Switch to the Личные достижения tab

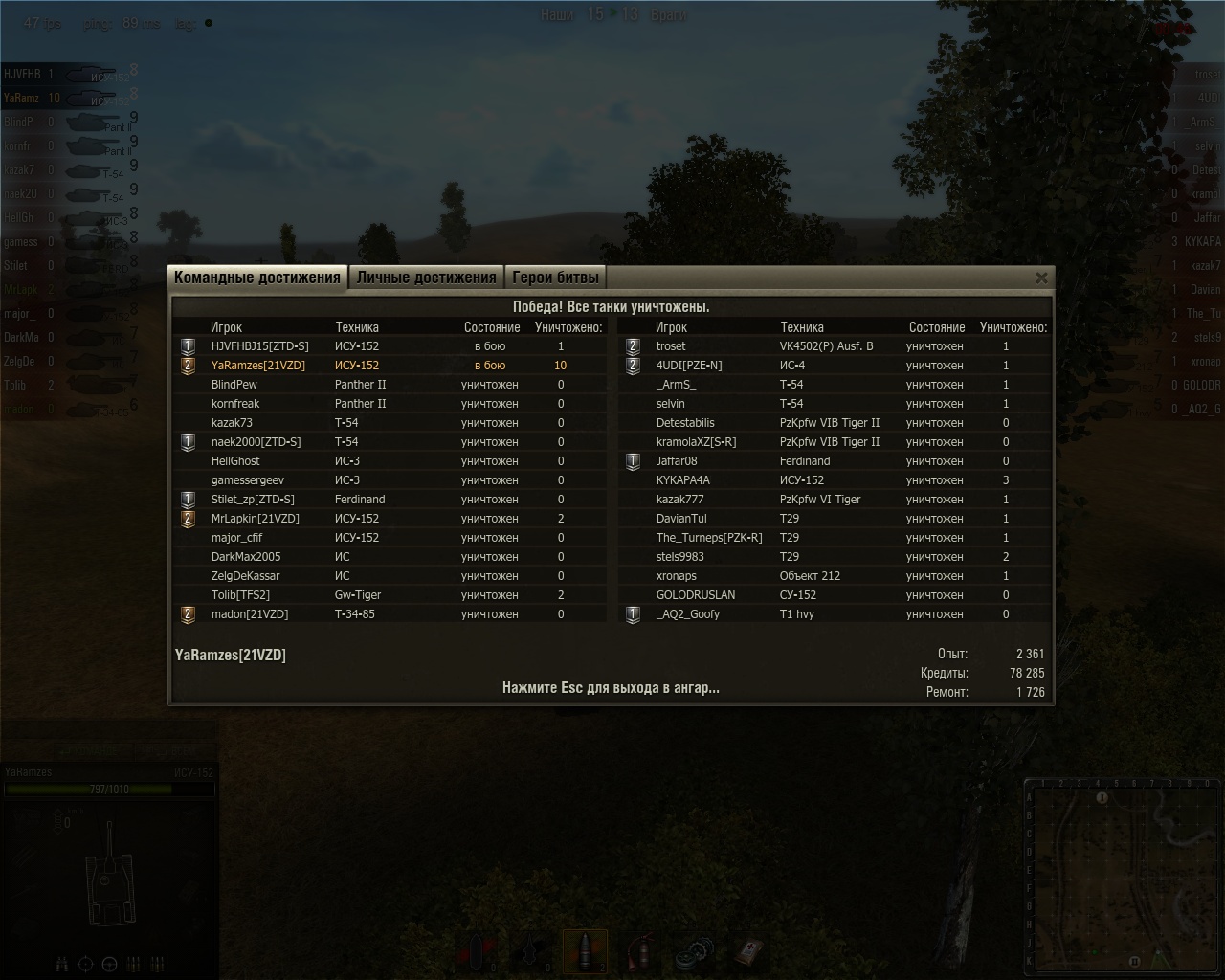pos(426,278)
